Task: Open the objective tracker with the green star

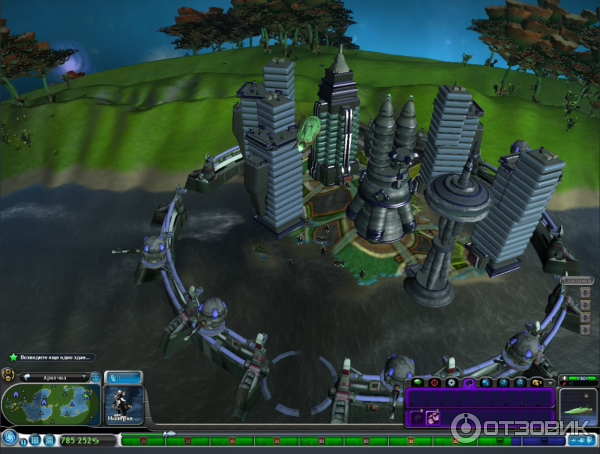Action: pyautogui.click(x=13, y=357)
